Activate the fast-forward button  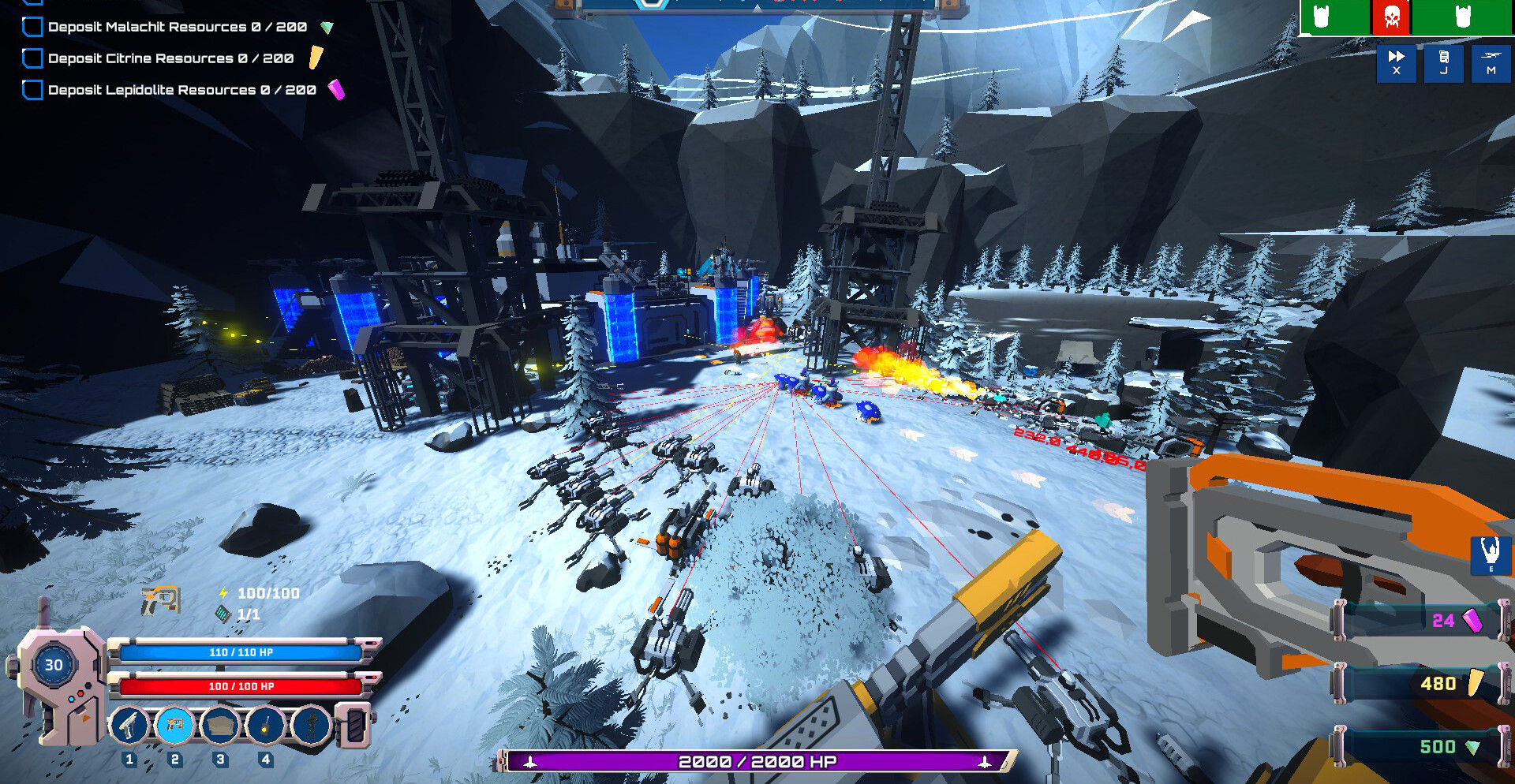click(x=1397, y=62)
